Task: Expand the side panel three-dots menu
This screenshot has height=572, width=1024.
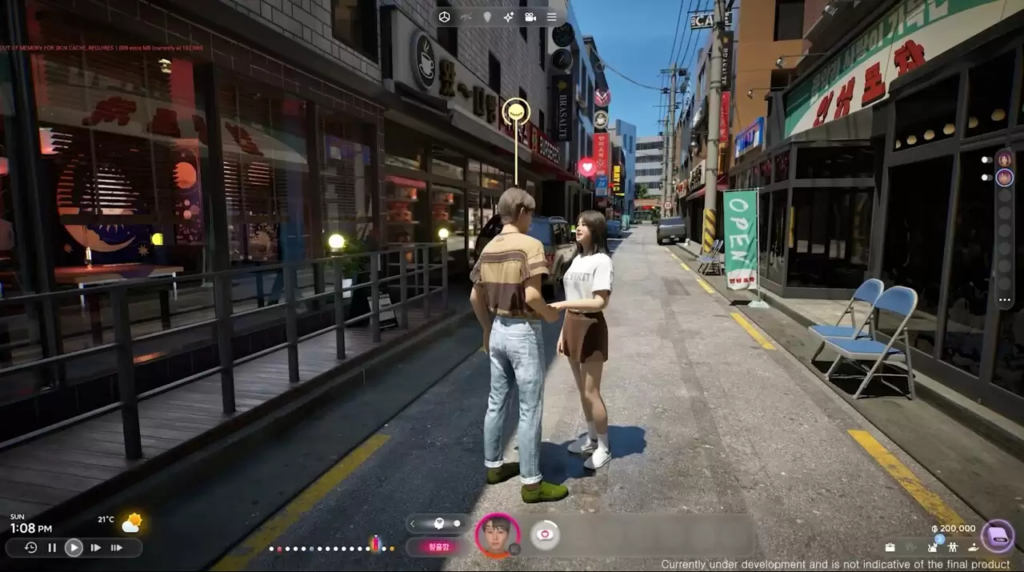Action: pyautogui.click(x=1004, y=299)
